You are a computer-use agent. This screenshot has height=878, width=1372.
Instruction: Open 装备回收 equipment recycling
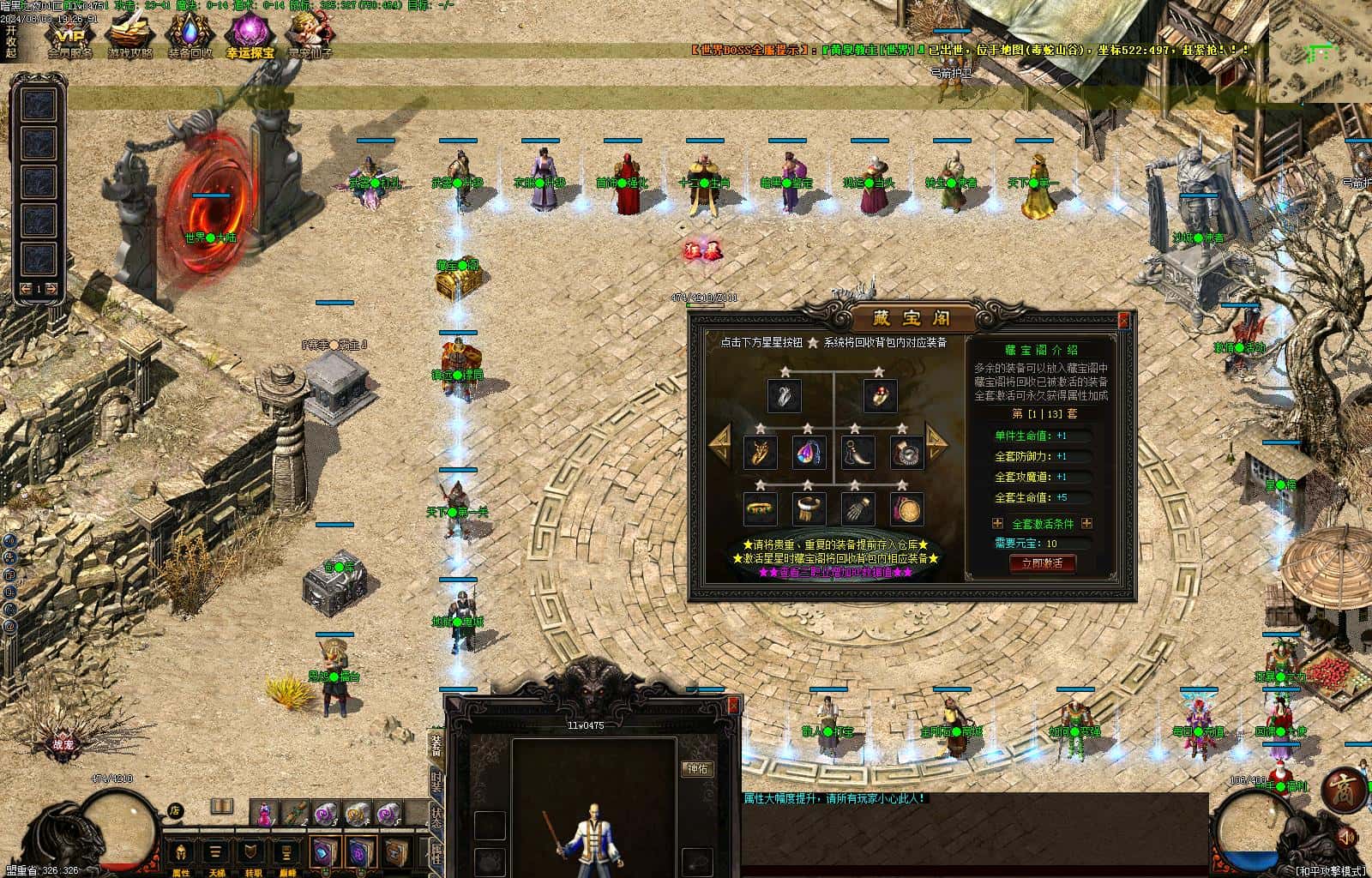[190, 37]
